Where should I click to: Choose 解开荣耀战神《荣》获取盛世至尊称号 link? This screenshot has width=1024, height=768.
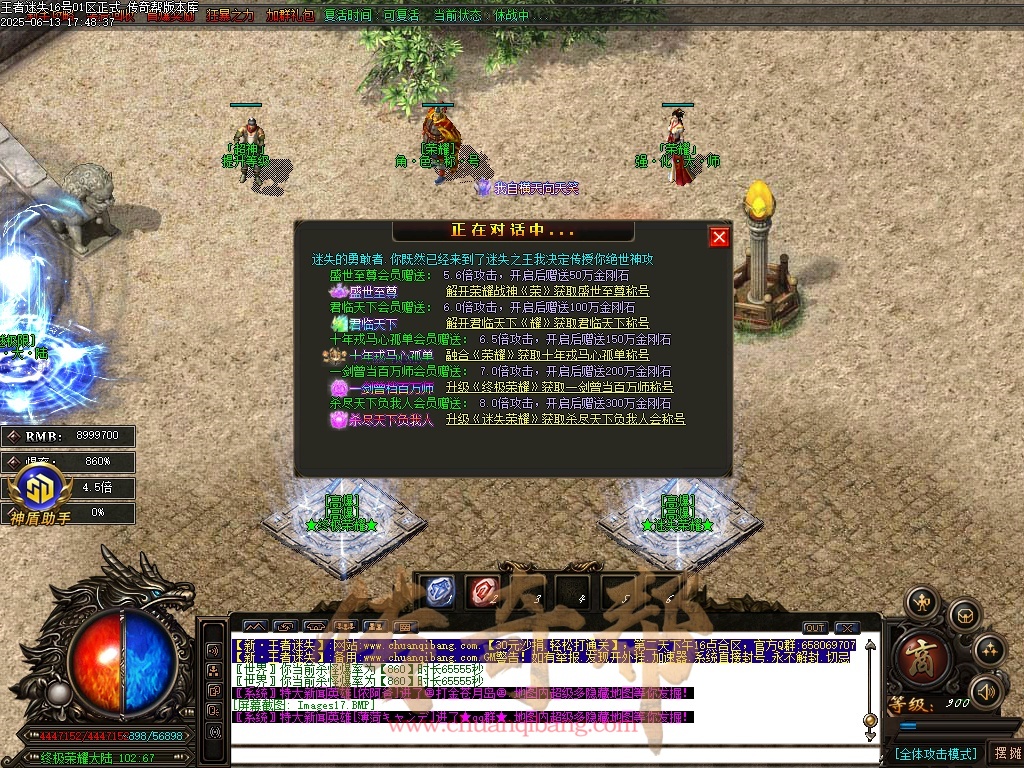(547, 292)
